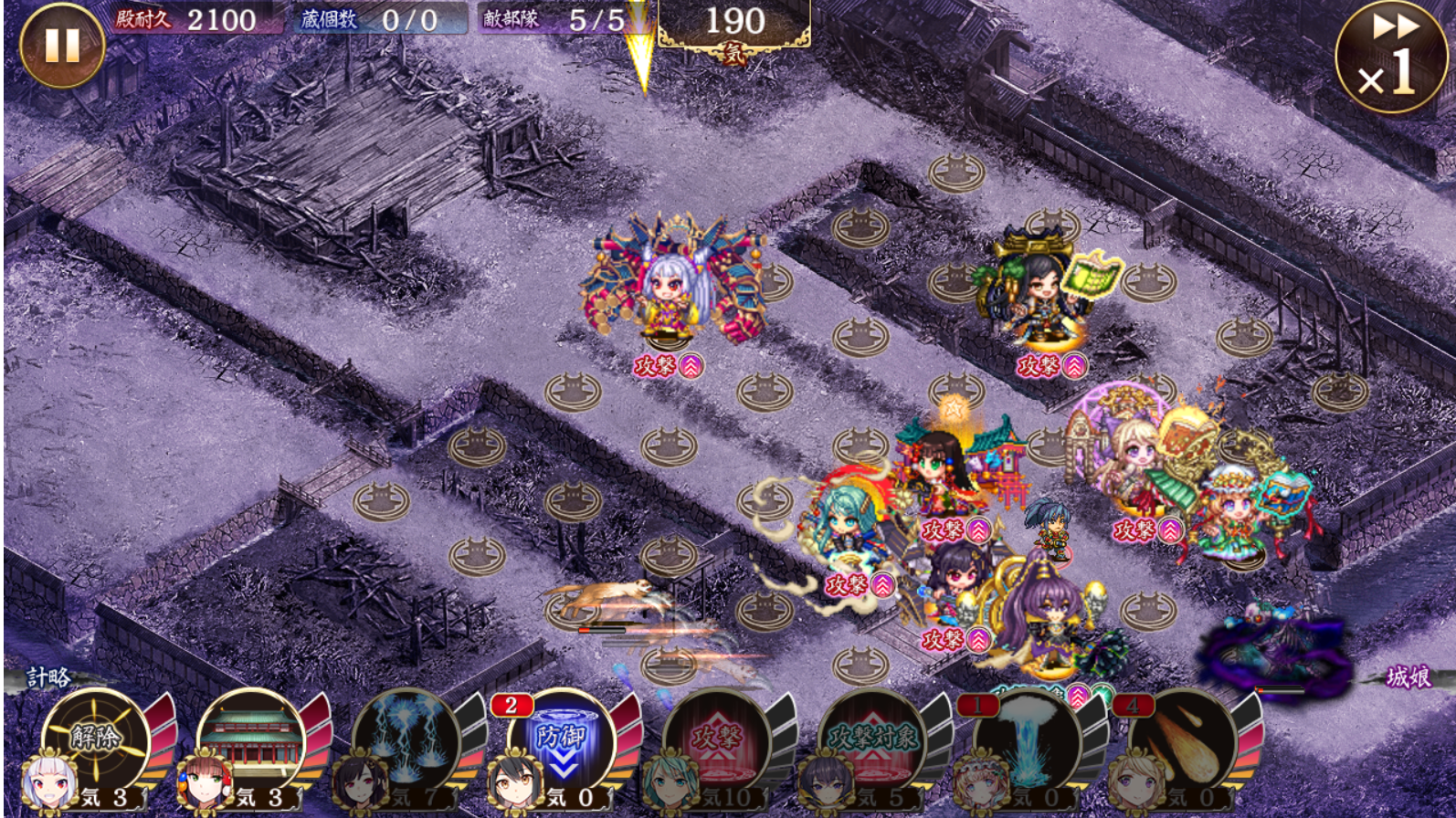Image resolution: width=1456 pixels, height=818 pixels.
Task: Pause the battle with the pause button
Action: click(62, 45)
